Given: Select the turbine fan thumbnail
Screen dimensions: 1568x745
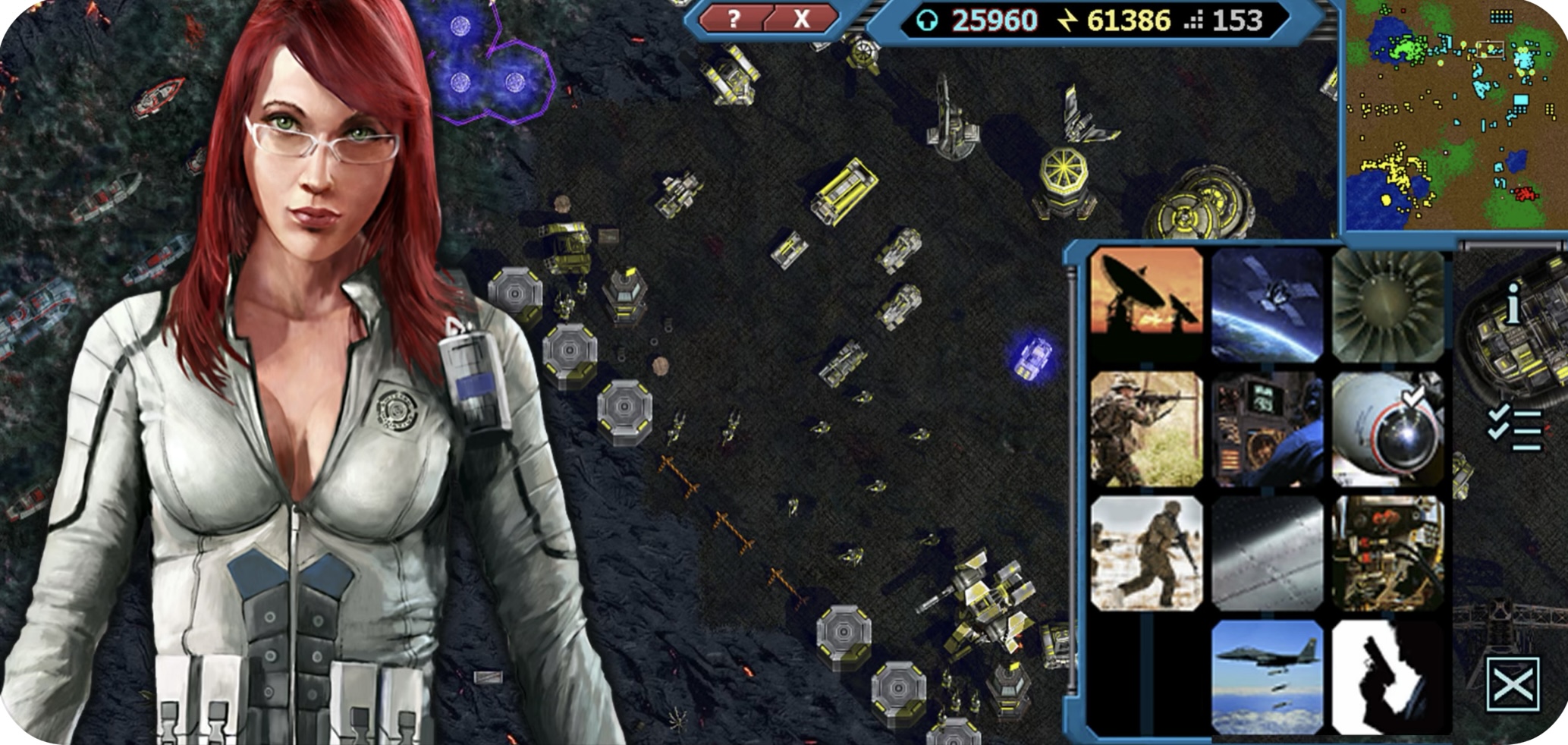Looking at the screenshot, I should click(1388, 303).
